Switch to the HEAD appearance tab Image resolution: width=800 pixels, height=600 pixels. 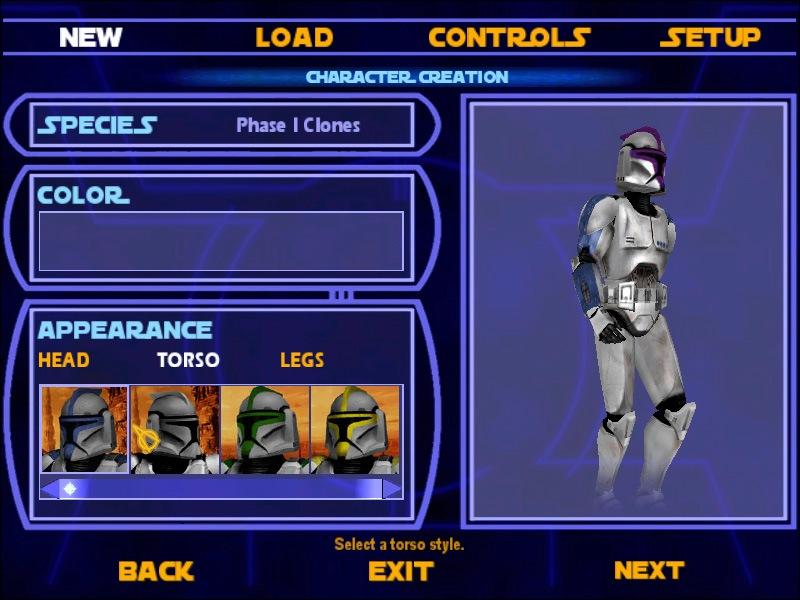coord(63,360)
